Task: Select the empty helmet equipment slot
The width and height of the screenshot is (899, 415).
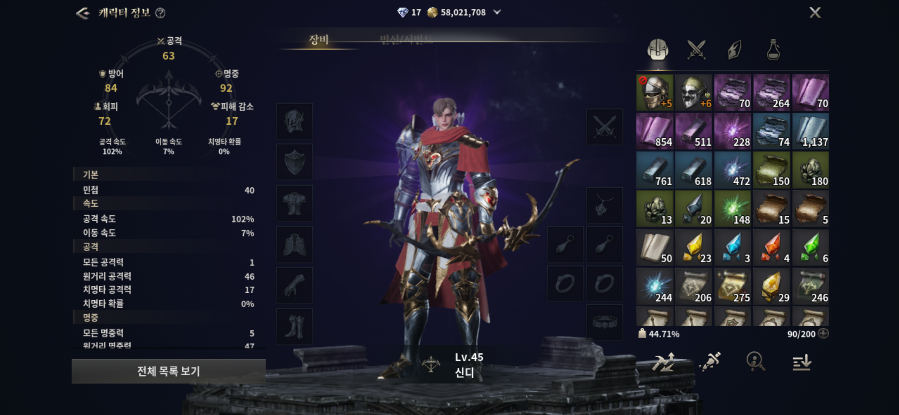Action: point(294,121)
